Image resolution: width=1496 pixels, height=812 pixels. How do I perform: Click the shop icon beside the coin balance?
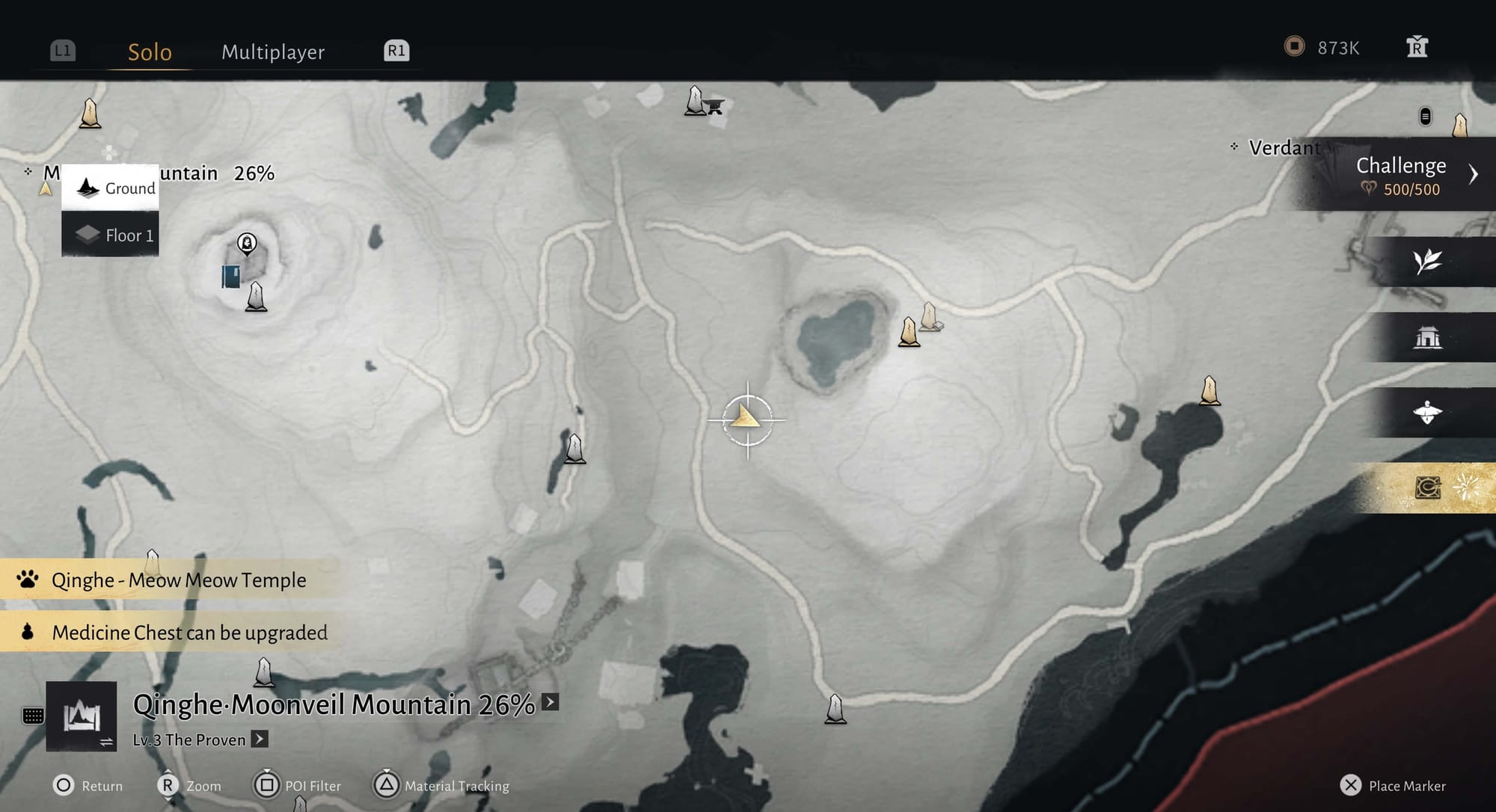(1417, 47)
